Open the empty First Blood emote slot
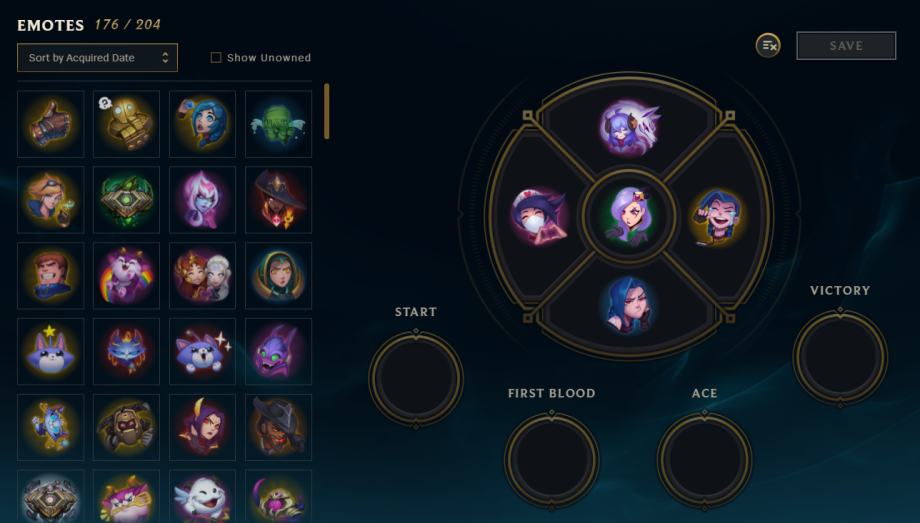This screenshot has width=920, height=523. tap(551, 459)
